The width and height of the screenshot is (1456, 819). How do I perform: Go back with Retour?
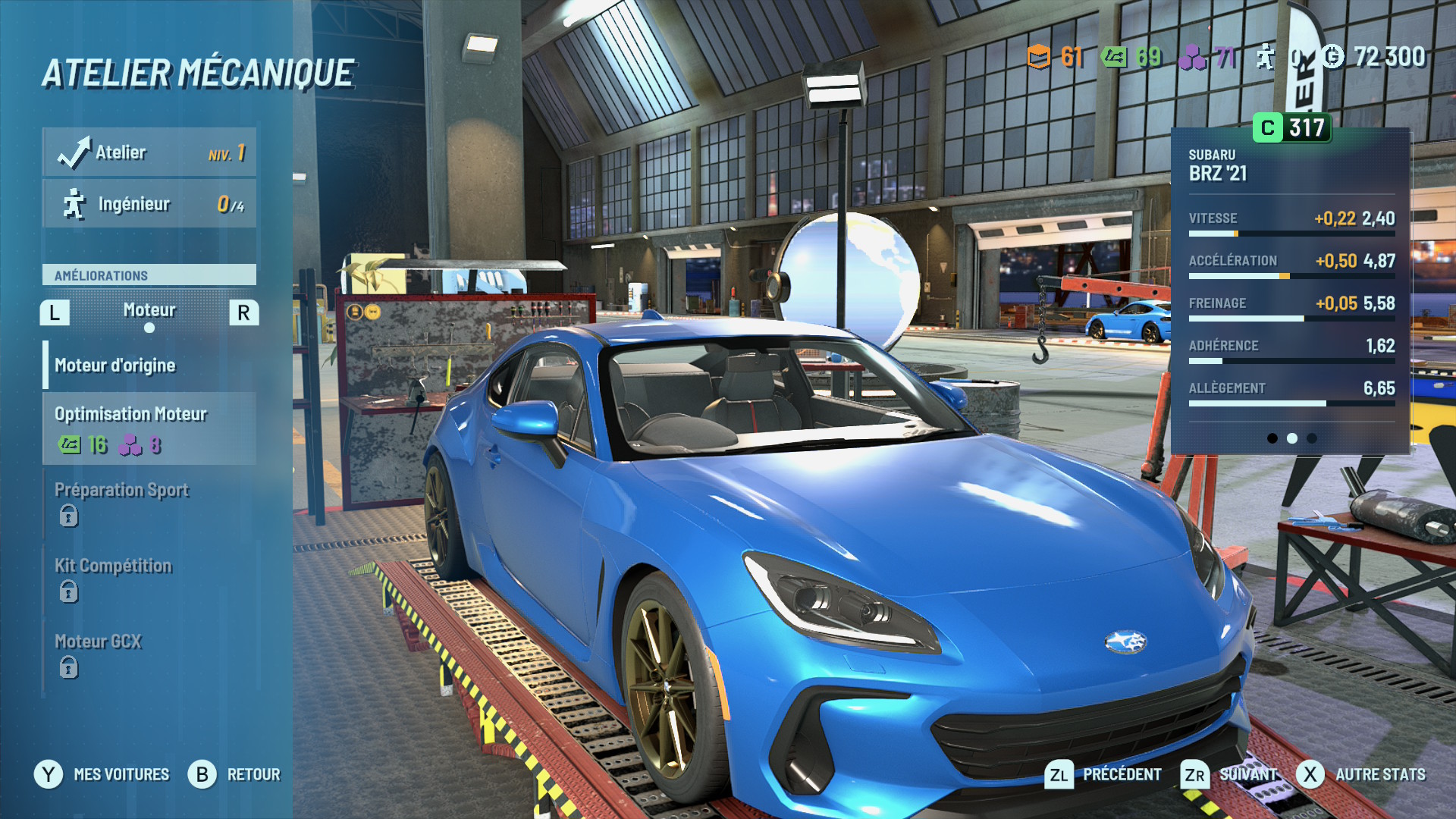click(234, 774)
